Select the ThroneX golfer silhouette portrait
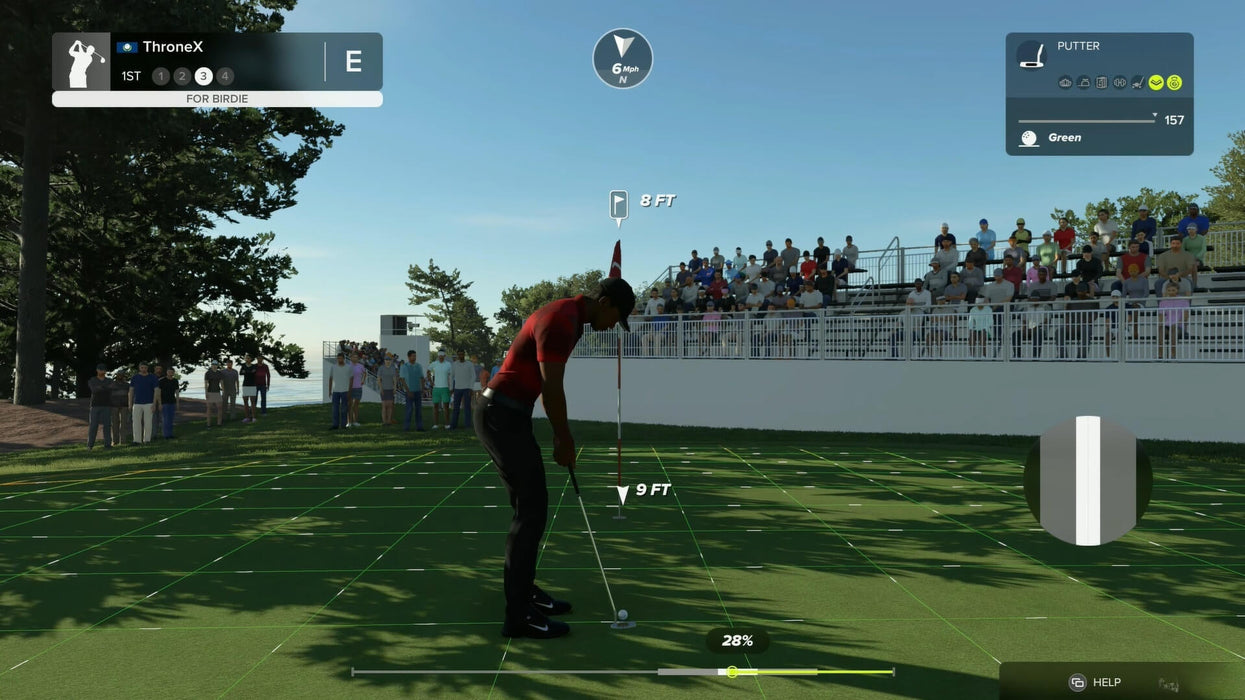Viewport: 1245px width, 700px height. click(82, 62)
